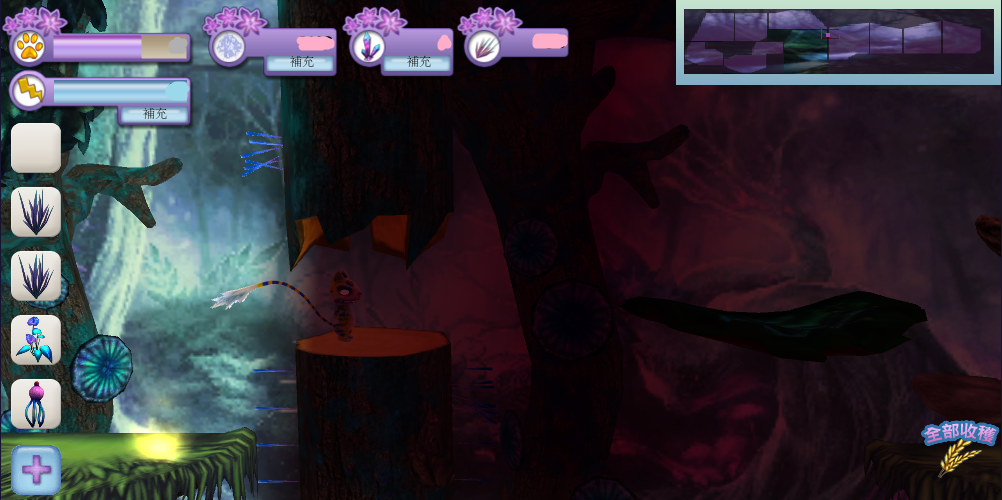Screen dimensions: 1002x500
Task: Select the snowflake resource icon
Action: (x=228, y=46)
